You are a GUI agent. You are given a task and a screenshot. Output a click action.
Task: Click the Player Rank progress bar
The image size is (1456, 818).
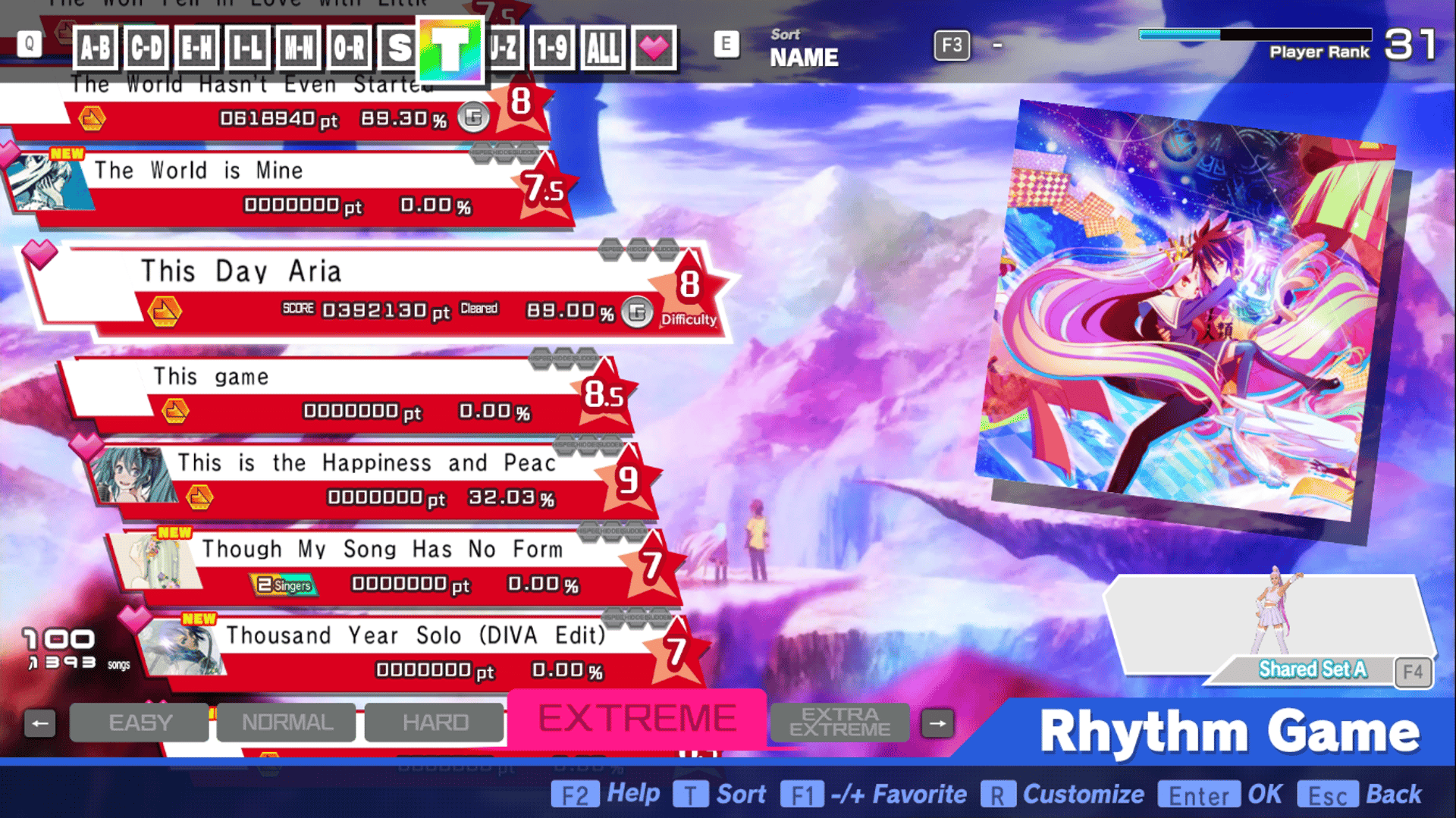tap(1255, 34)
